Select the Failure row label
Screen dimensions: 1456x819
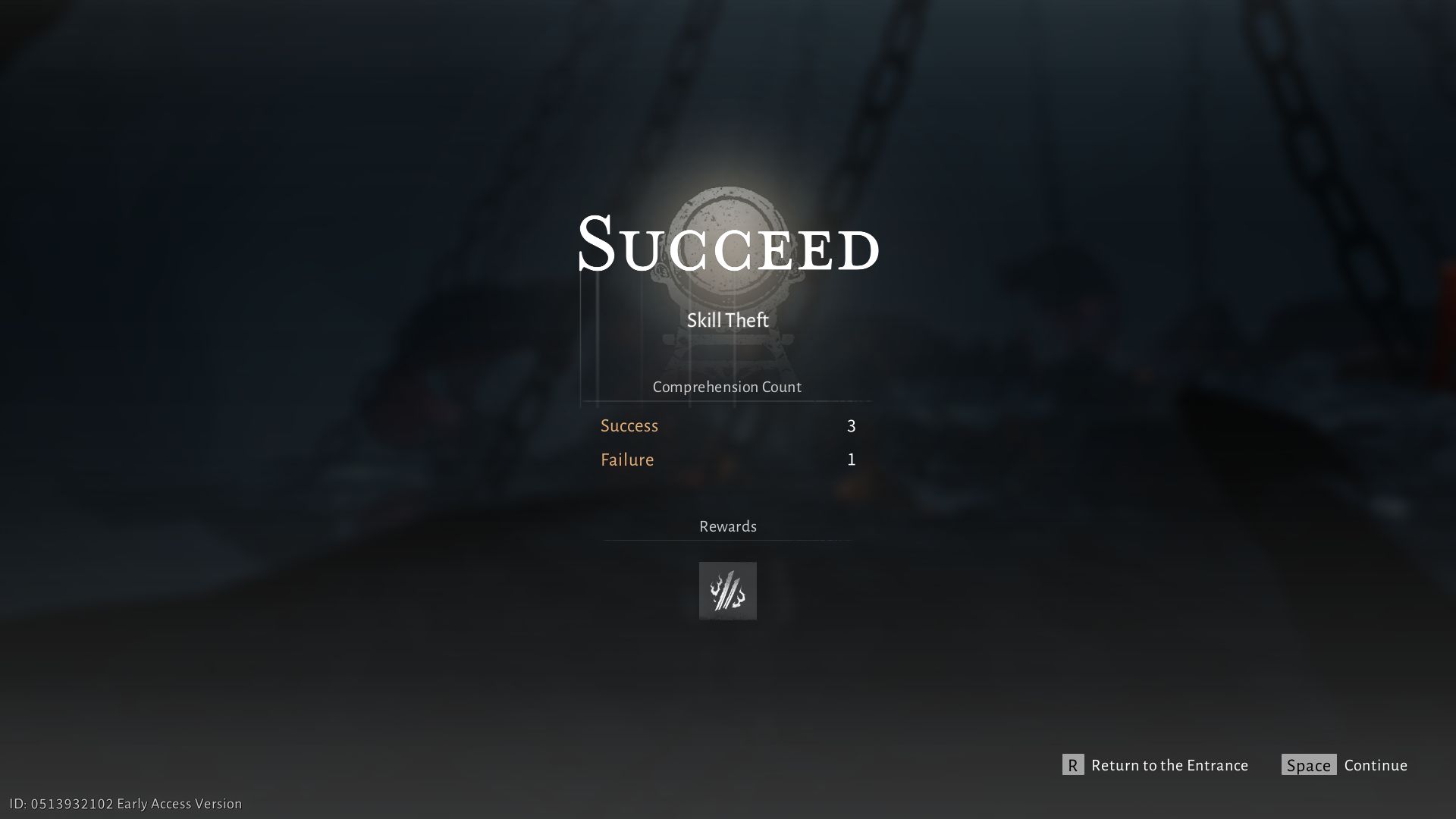[626, 460]
